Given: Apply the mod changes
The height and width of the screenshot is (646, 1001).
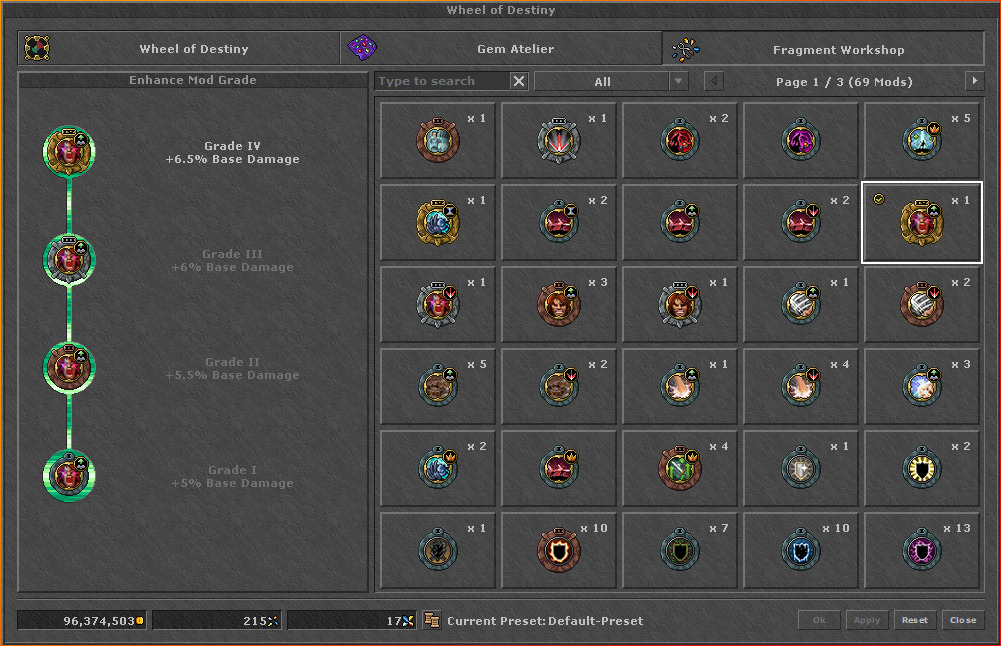Looking at the screenshot, I should (866, 620).
